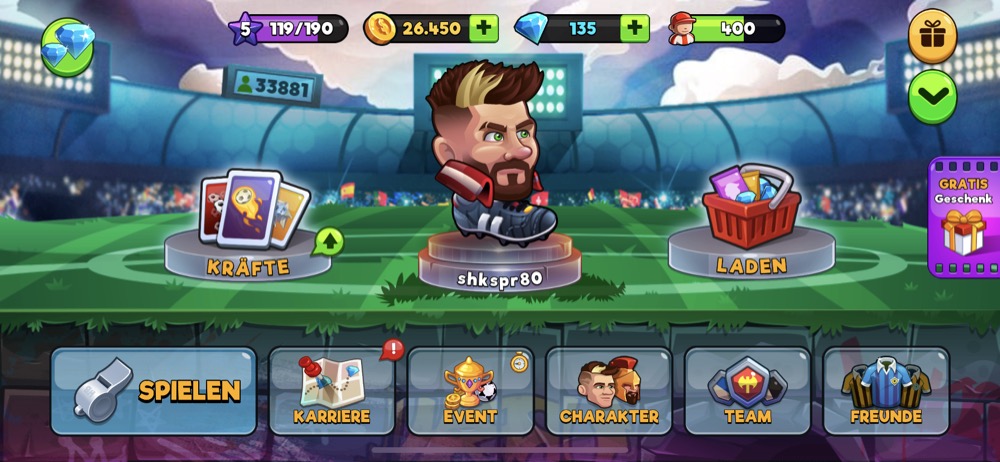Open the Kräfte cards pedestal
The height and width of the screenshot is (462, 1000).
coord(250,225)
